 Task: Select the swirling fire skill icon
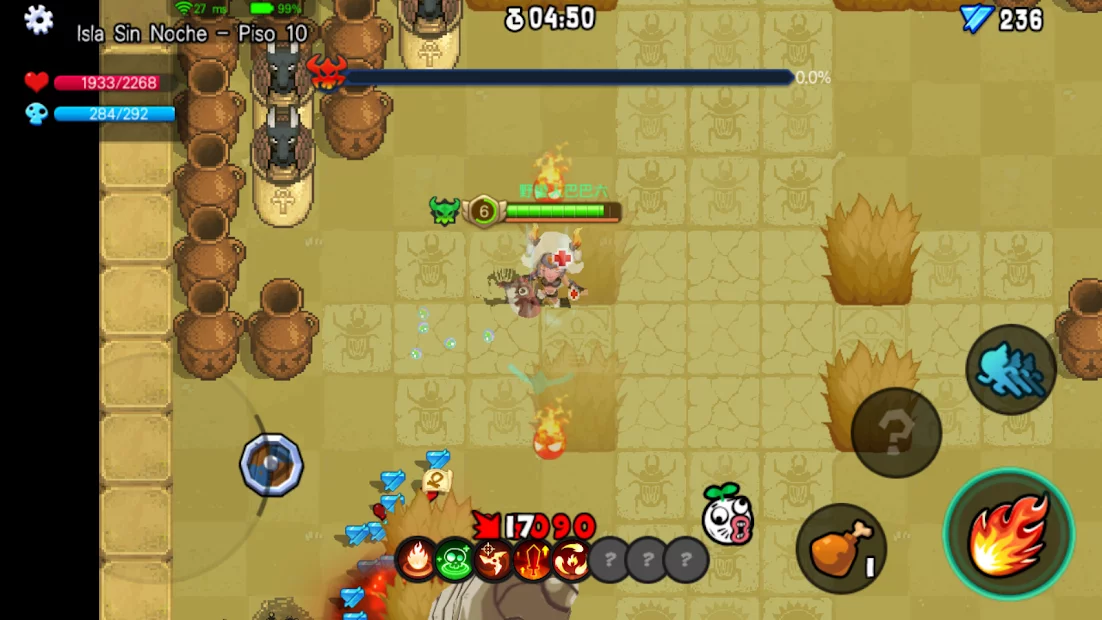571,560
